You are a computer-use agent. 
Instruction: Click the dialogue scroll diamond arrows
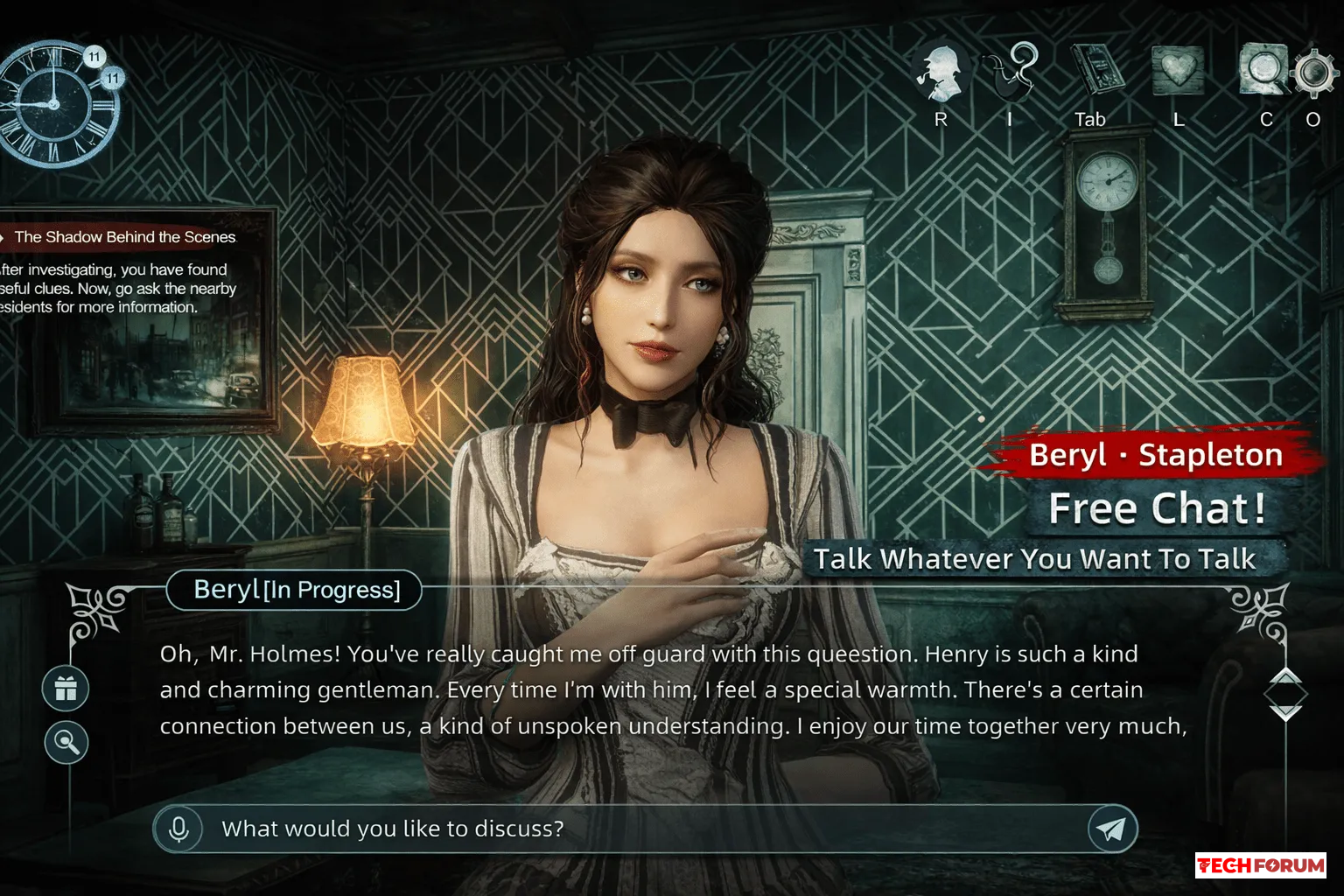pos(1284,695)
